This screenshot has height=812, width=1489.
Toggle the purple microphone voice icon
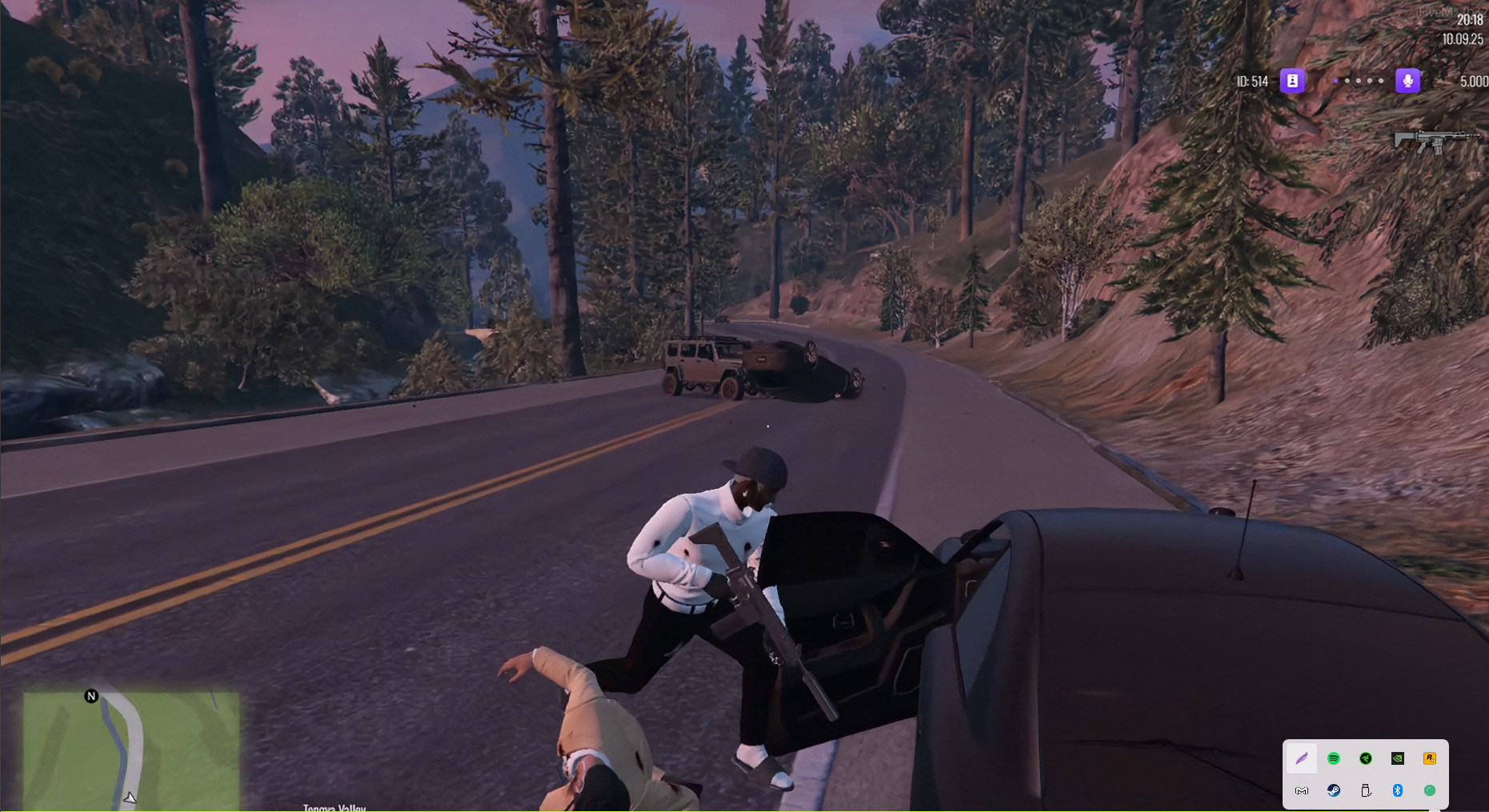1407,81
